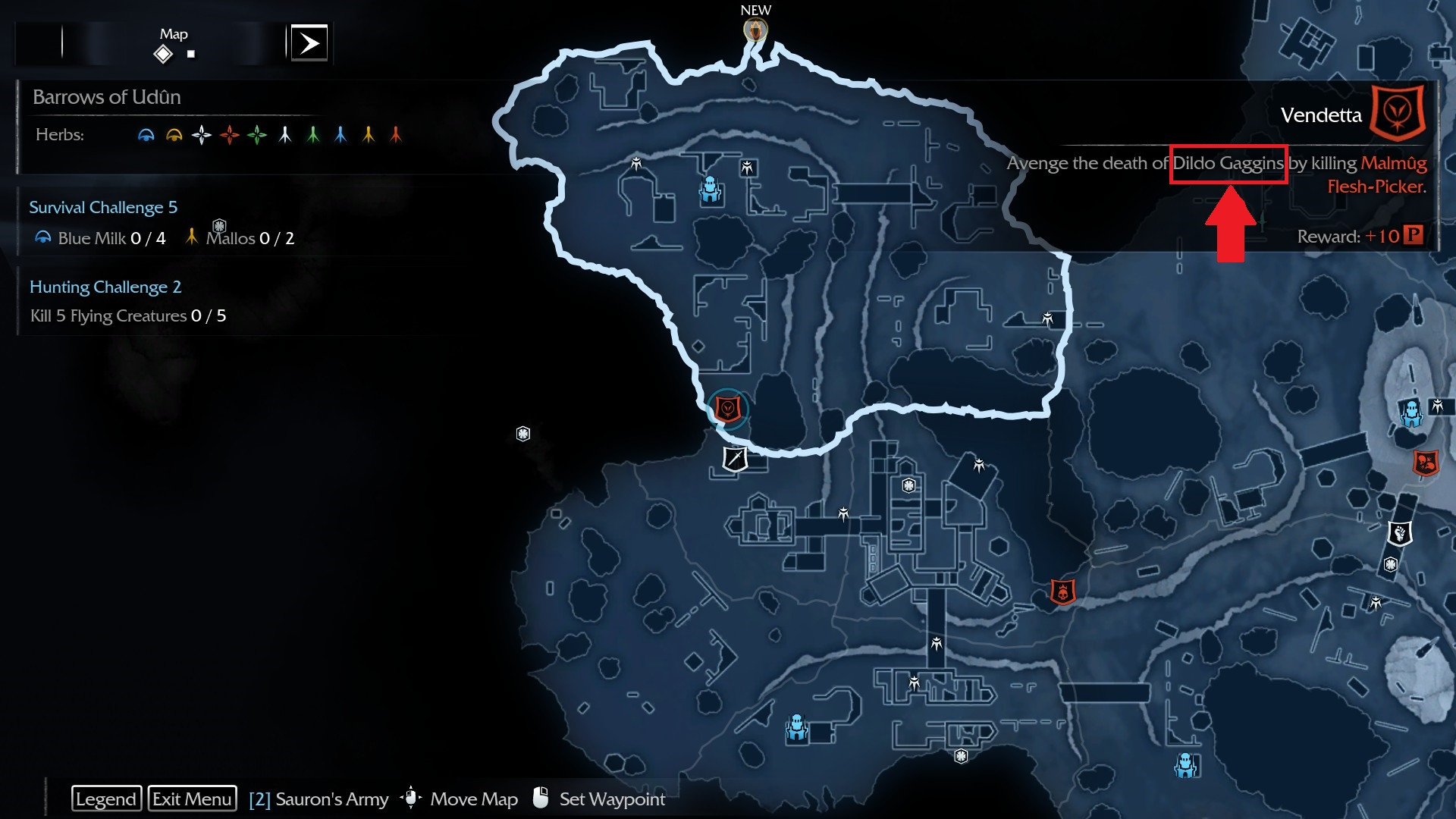Image resolution: width=1456 pixels, height=819 pixels.
Task: Choose the red skull mission marker
Action: tap(1062, 591)
